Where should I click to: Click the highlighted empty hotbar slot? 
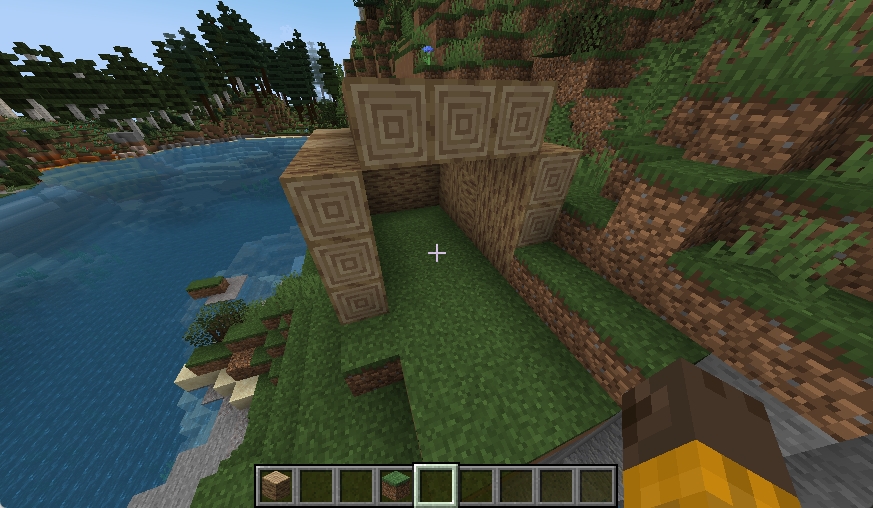click(x=436, y=486)
